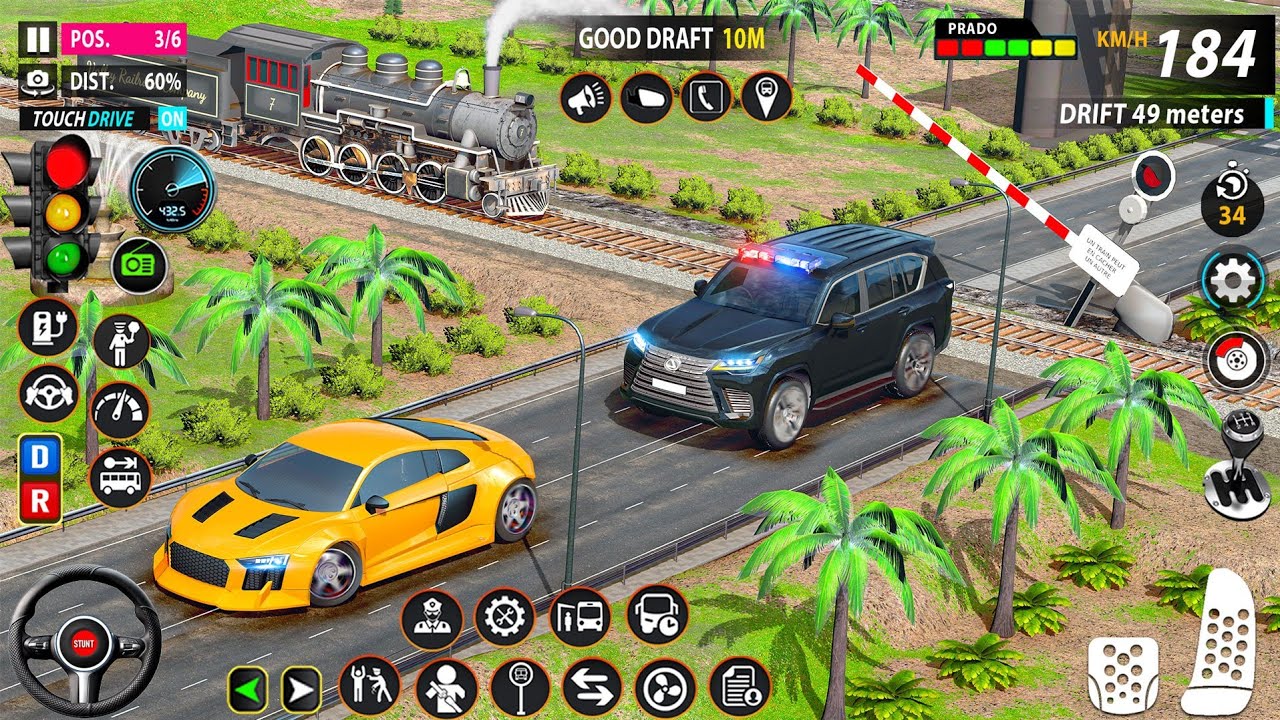Click the steering wheel hands icon
This screenshot has width=1280, height=720.
point(47,391)
